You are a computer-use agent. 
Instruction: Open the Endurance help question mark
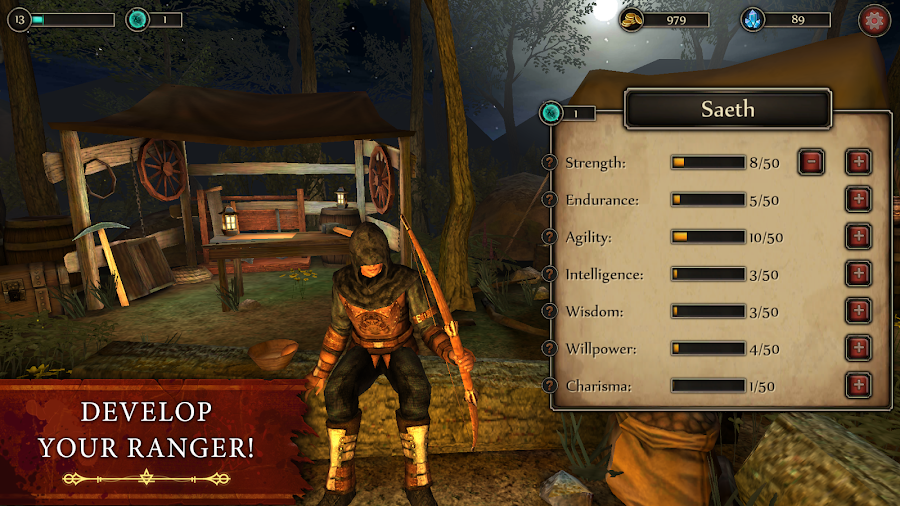(x=549, y=200)
